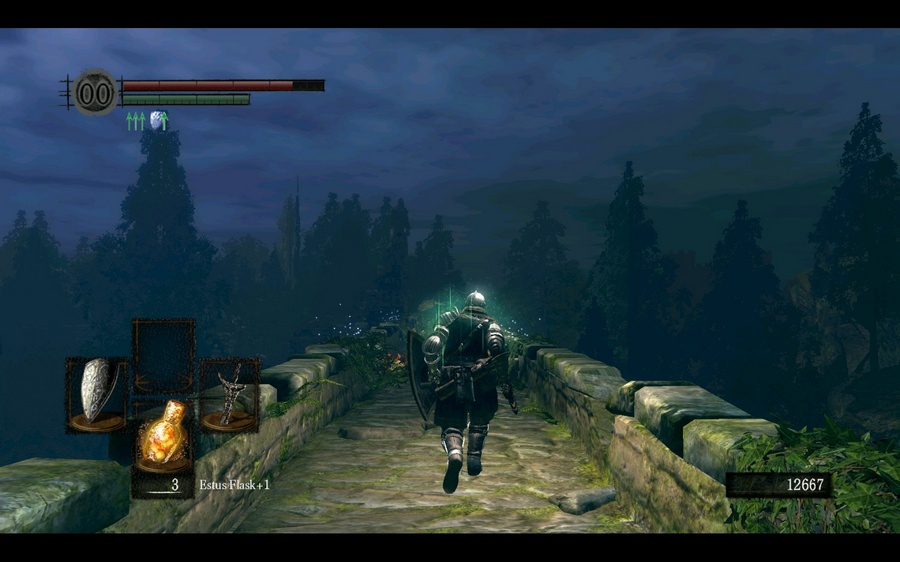Click the shield with green arrow status icon
This screenshot has height=562, width=900.
(158, 121)
